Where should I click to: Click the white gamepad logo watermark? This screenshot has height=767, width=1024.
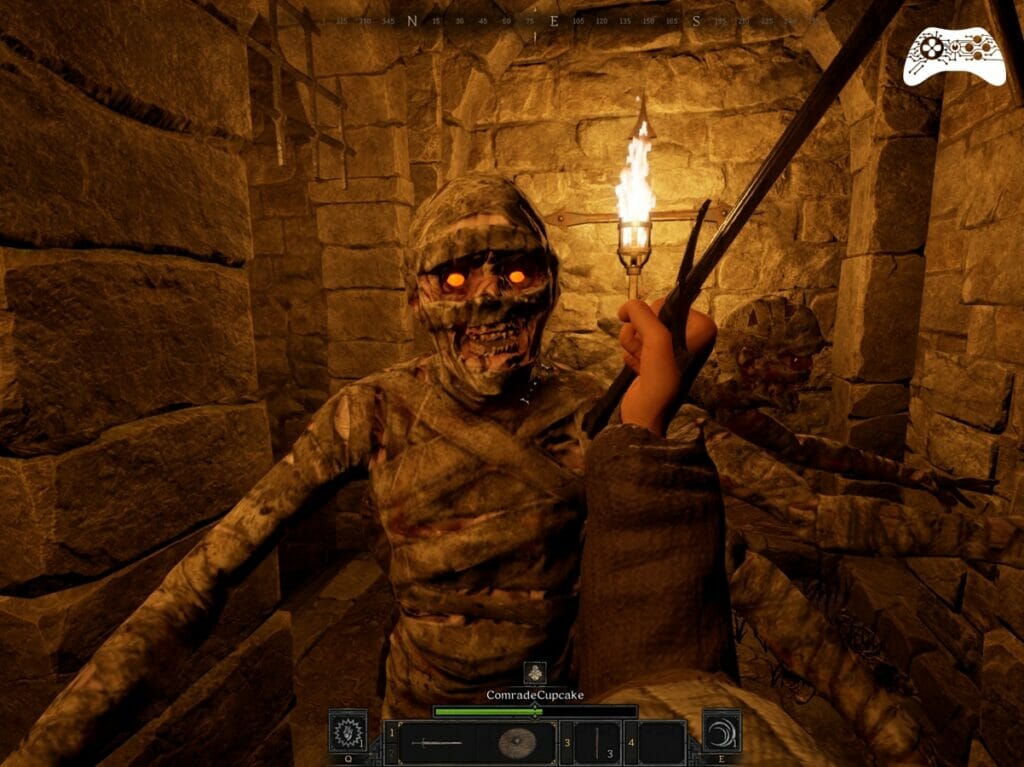pyautogui.click(x=954, y=56)
